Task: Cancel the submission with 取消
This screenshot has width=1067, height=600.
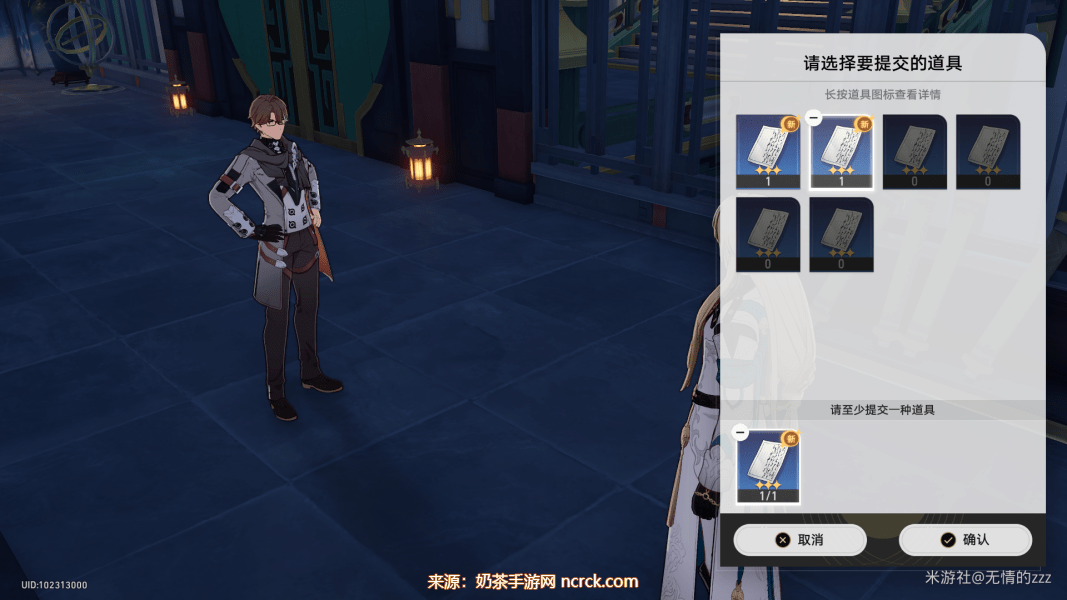Action: tap(799, 540)
